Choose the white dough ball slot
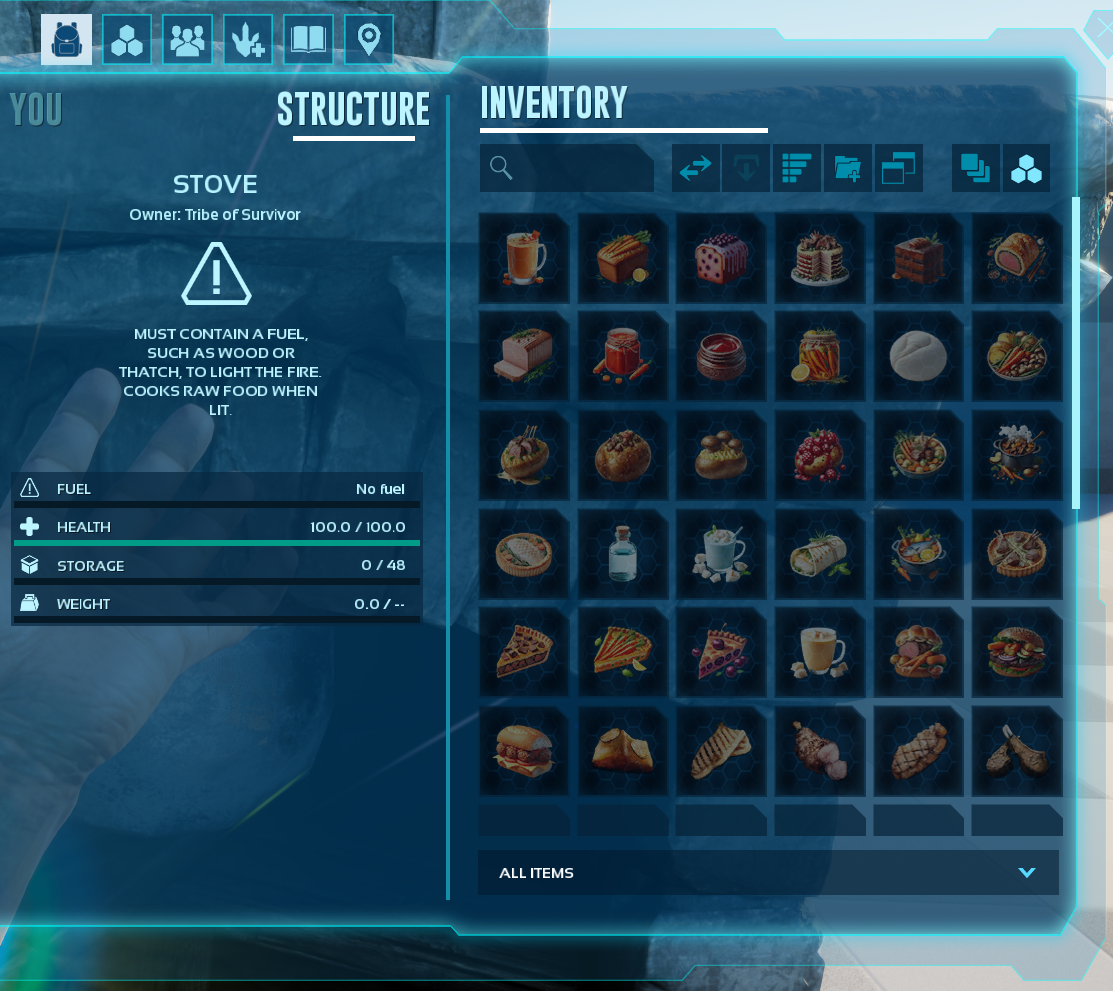This screenshot has height=991, width=1113. click(x=918, y=356)
